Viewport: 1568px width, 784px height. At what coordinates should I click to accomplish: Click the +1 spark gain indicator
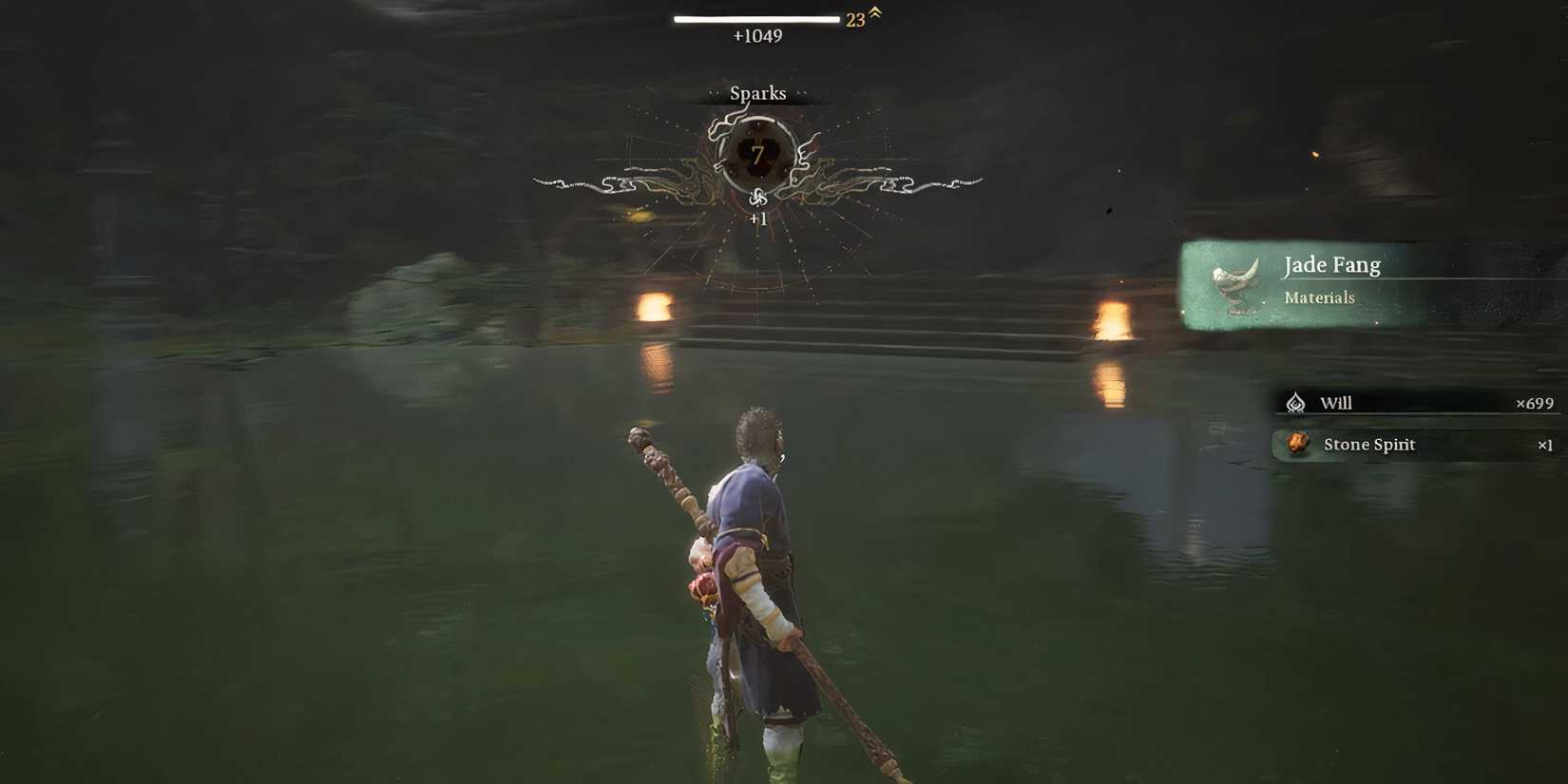757,220
